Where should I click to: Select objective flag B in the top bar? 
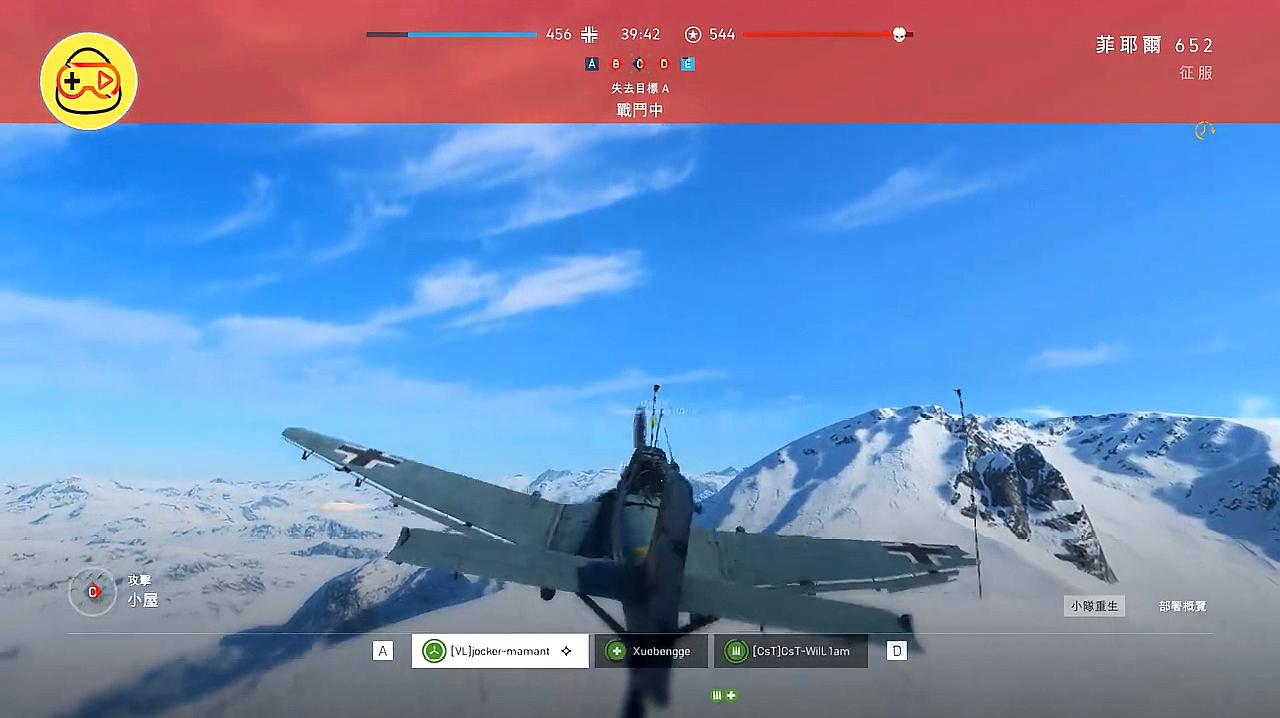(x=616, y=64)
